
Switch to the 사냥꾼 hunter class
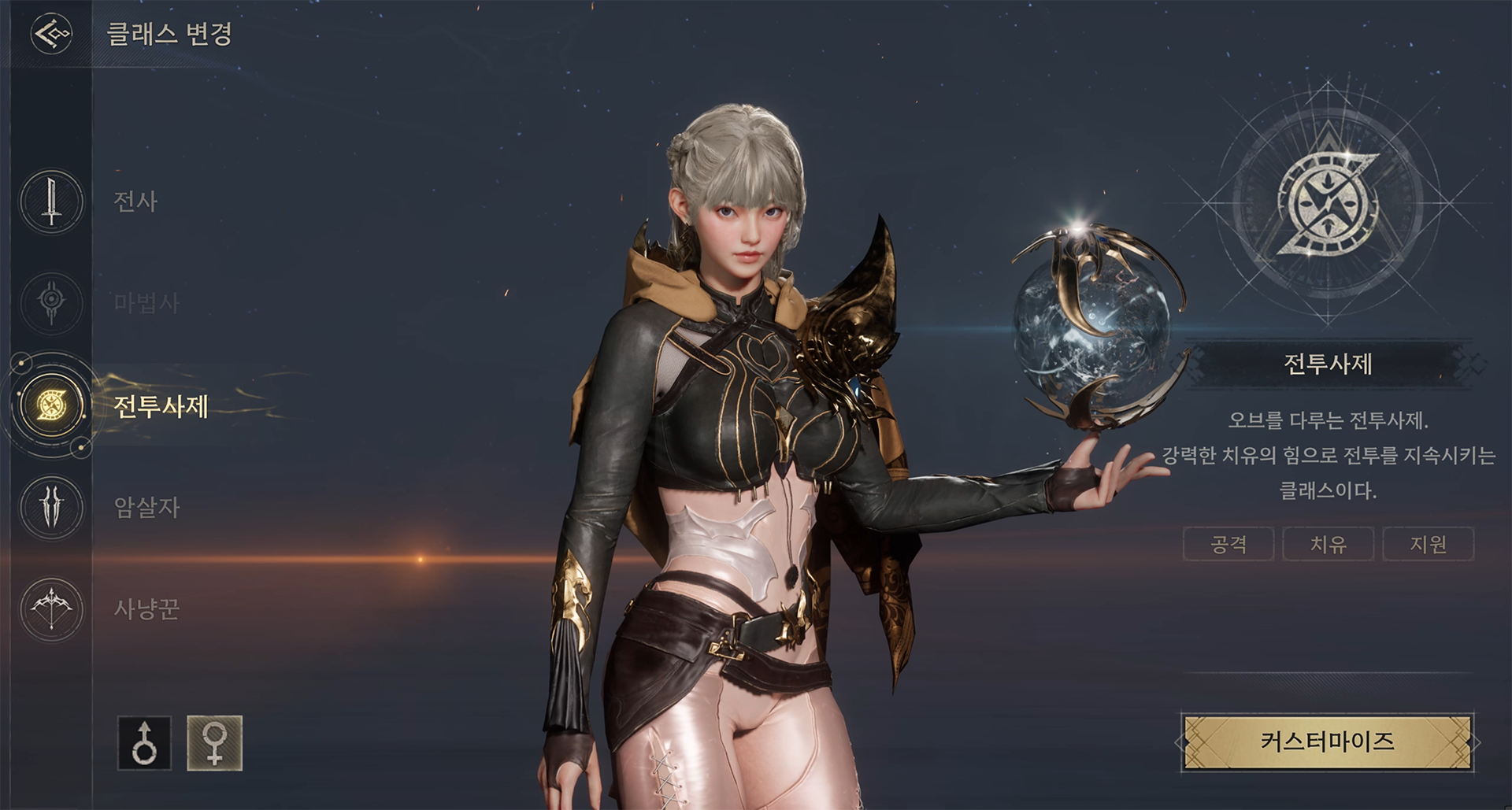click(x=52, y=608)
